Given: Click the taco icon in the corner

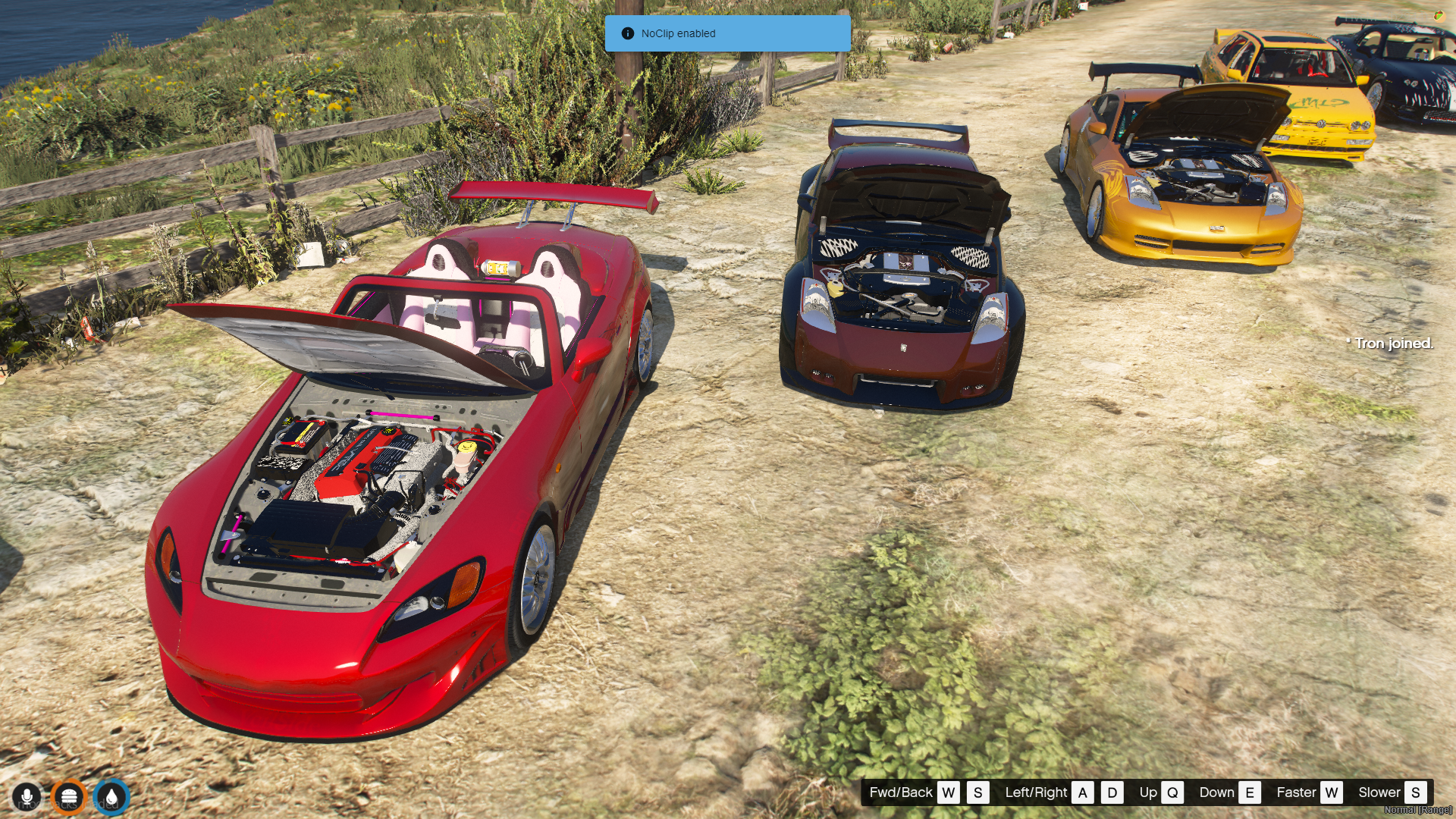Looking at the screenshot, I should pos(1439,15).
